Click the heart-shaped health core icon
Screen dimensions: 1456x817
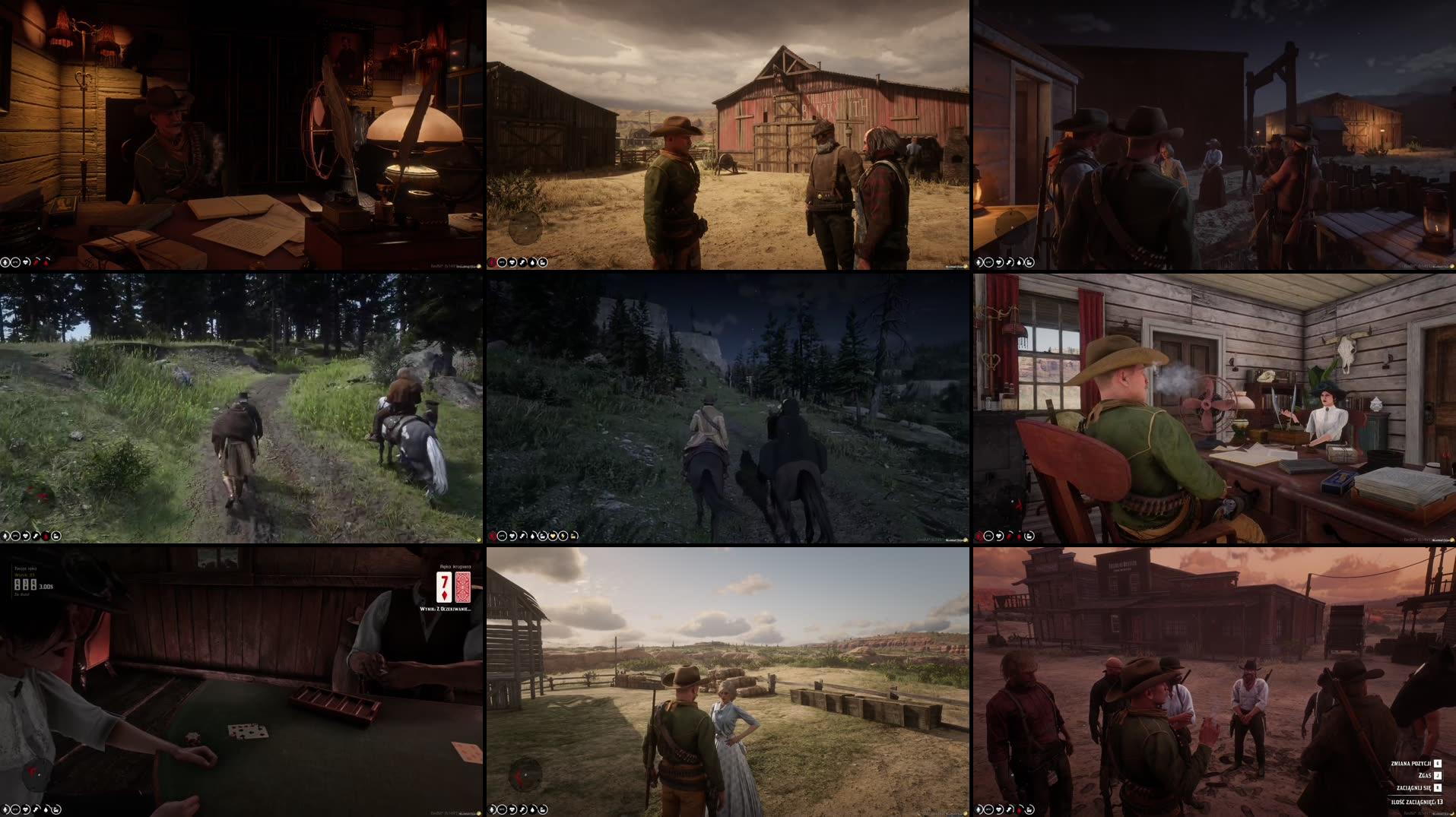pos(512,536)
